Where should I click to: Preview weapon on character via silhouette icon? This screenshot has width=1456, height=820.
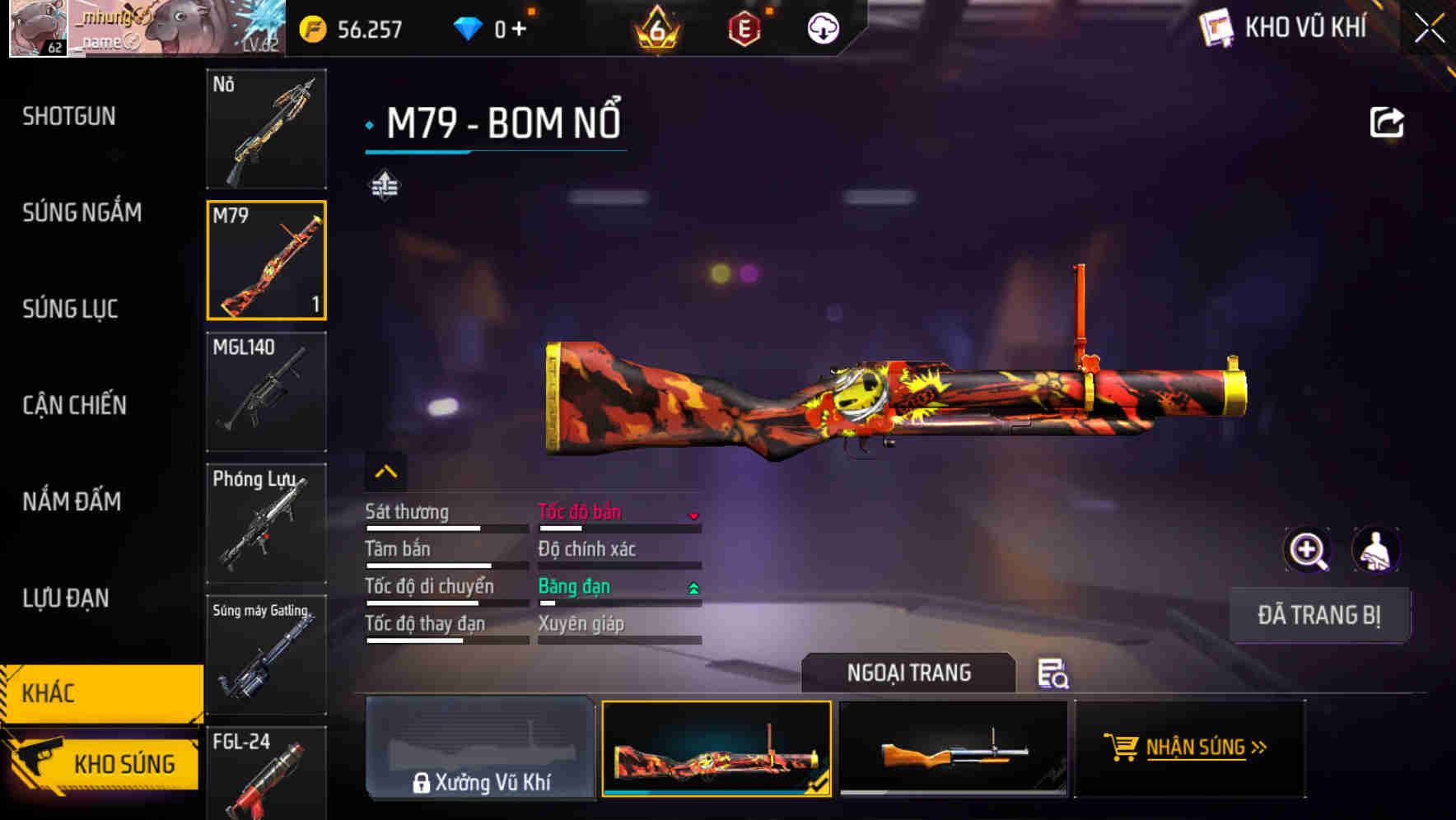click(x=1377, y=550)
